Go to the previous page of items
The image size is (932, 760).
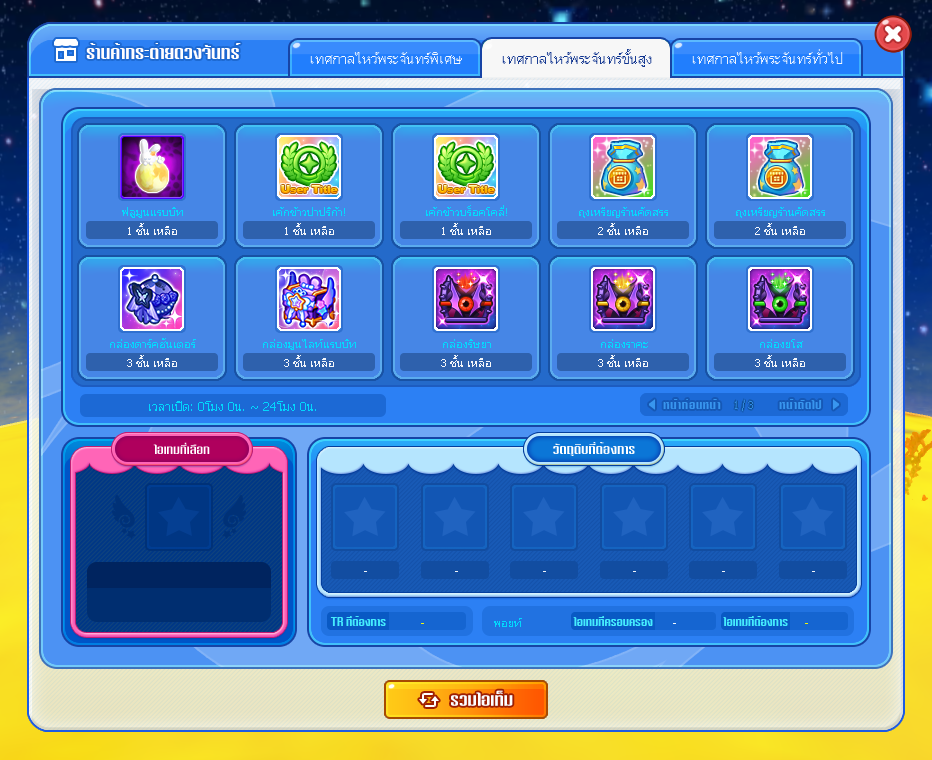click(683, 405)
